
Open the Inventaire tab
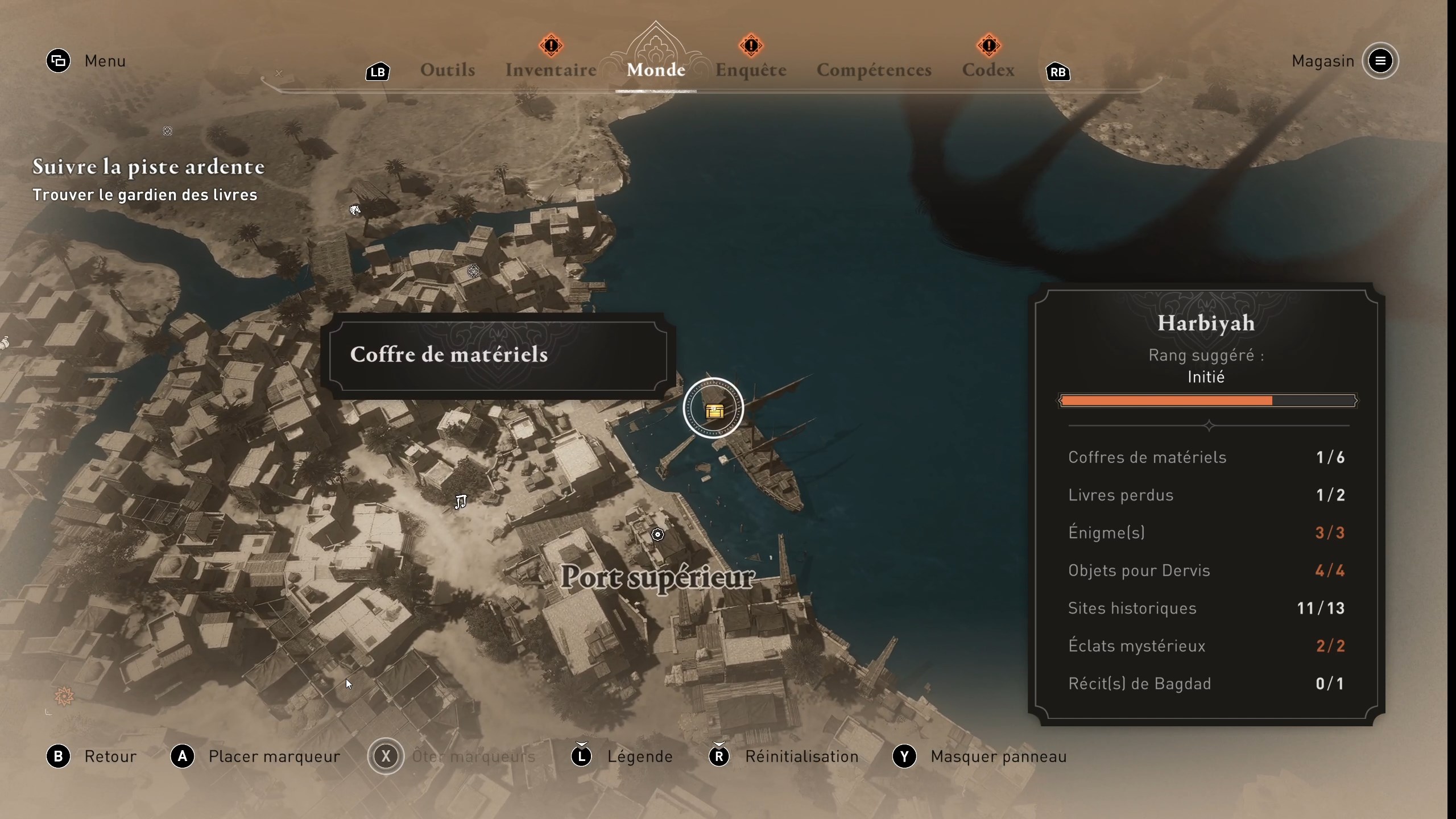pyautogui.click(x=550, y=69)
